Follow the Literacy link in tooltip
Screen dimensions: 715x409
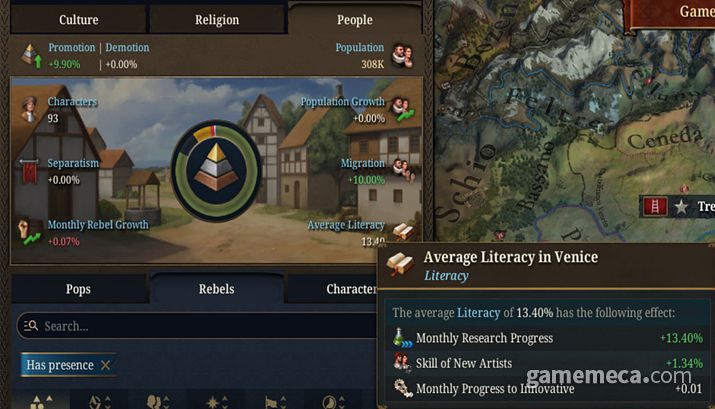pos(446,275)
